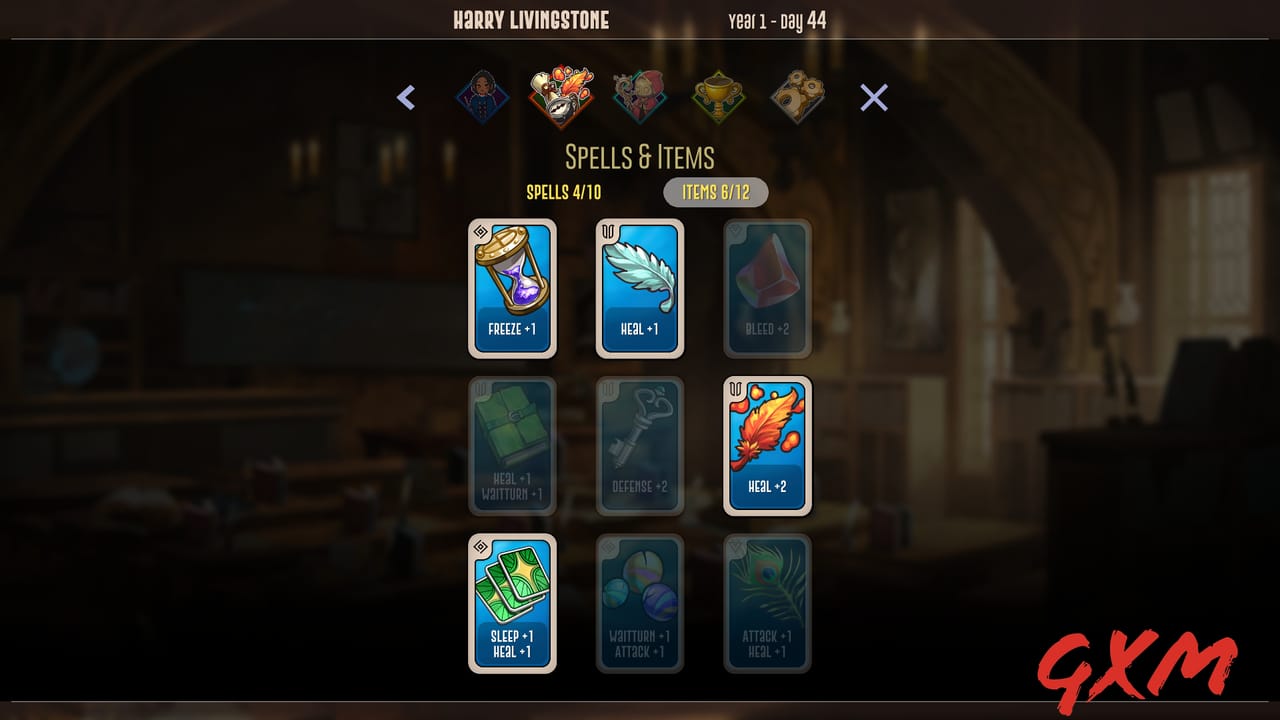Click the Defense +2 key card
The width and height of the screenshot is (1280, 720).
tap(640, 446)
